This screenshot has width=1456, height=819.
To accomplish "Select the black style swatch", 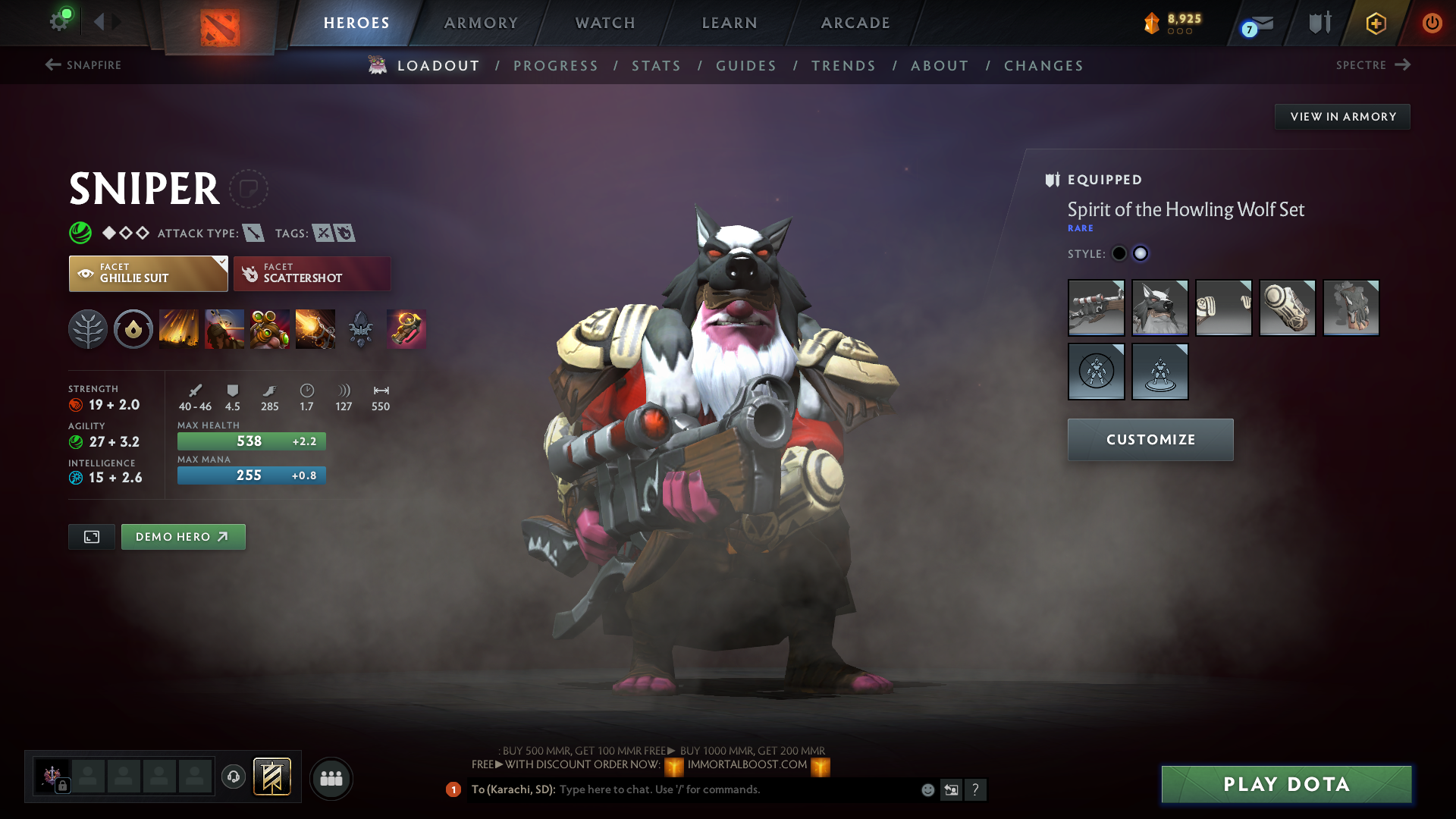I will tap(1119, 253).
